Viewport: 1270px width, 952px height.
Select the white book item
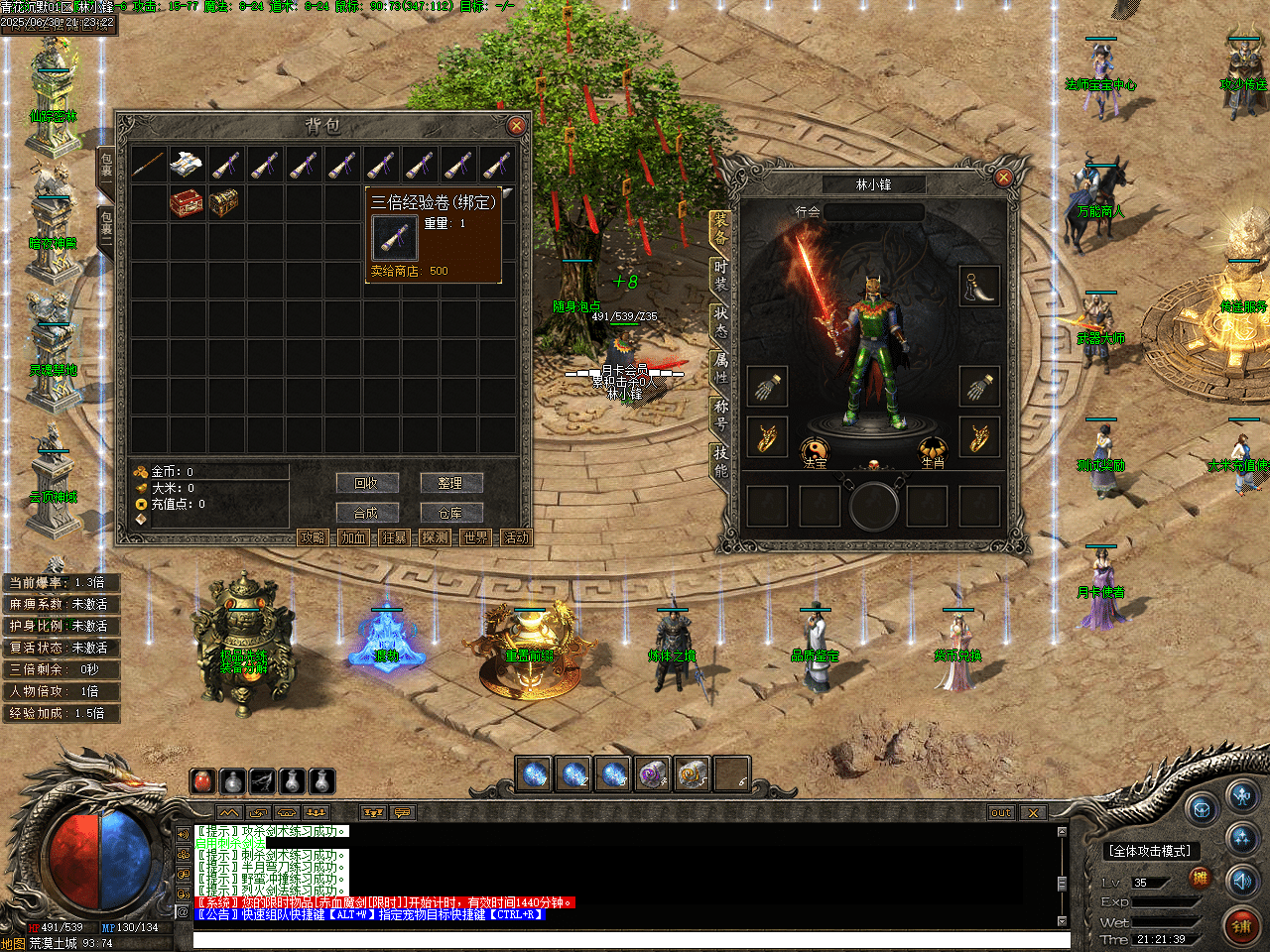point(187,165)
